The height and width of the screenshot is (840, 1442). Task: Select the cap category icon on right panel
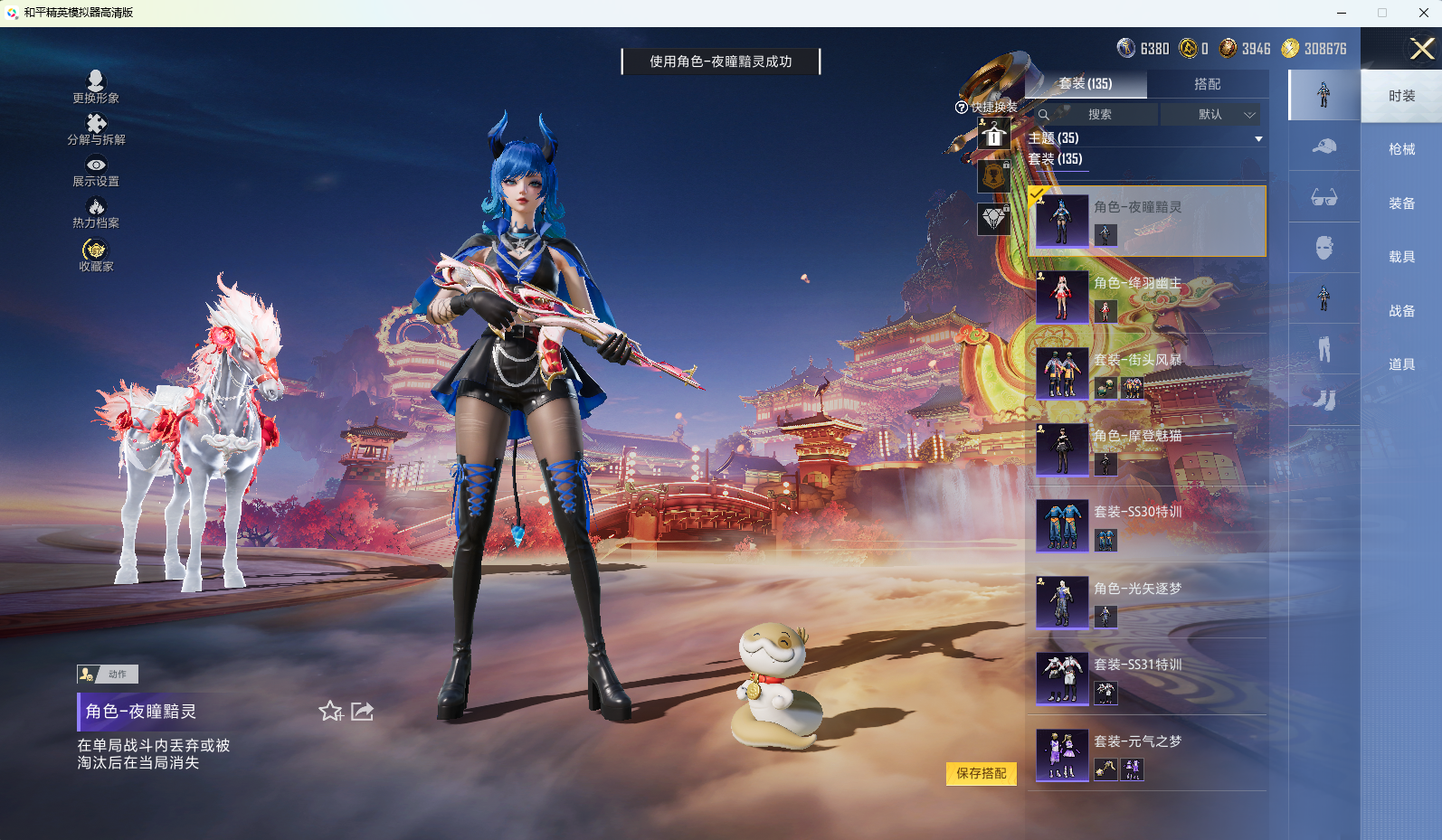click(x=1323, y=146)
